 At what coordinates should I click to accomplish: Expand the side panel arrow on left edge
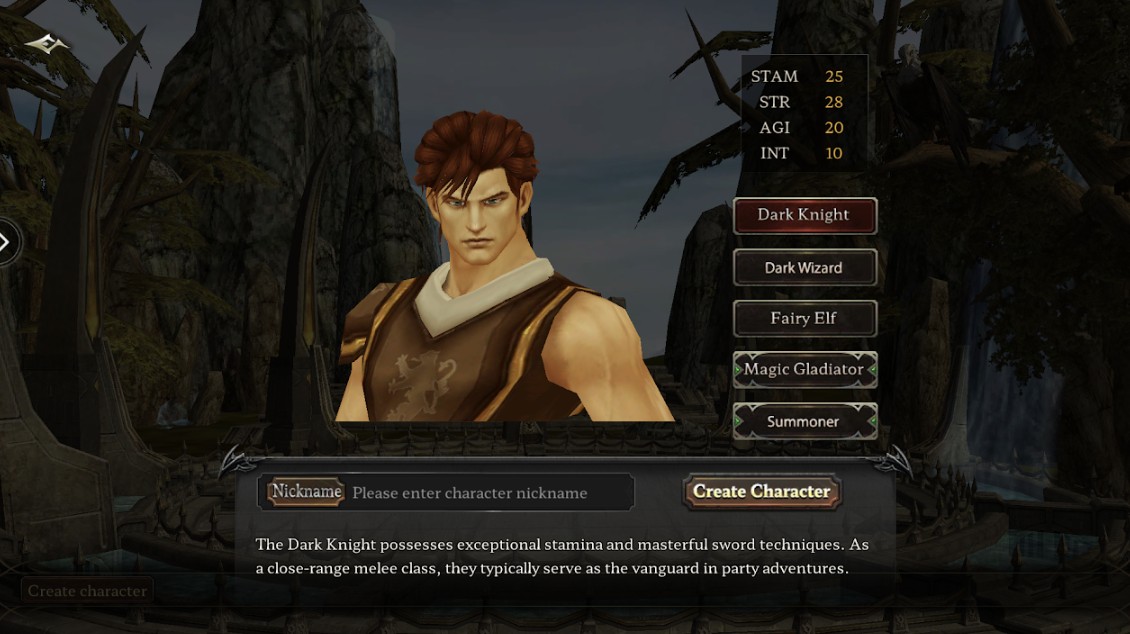[x=6, y=242]
